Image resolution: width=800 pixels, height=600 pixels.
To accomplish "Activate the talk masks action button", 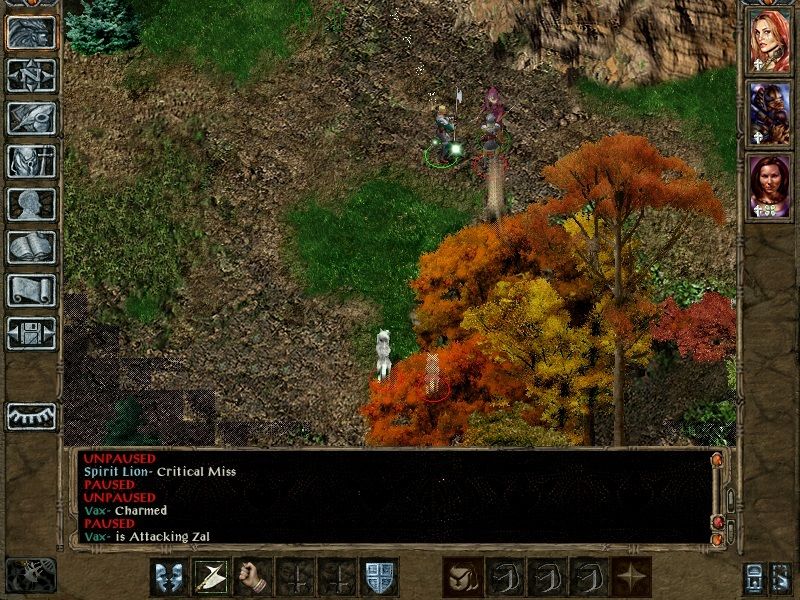I will coord(169,578).
